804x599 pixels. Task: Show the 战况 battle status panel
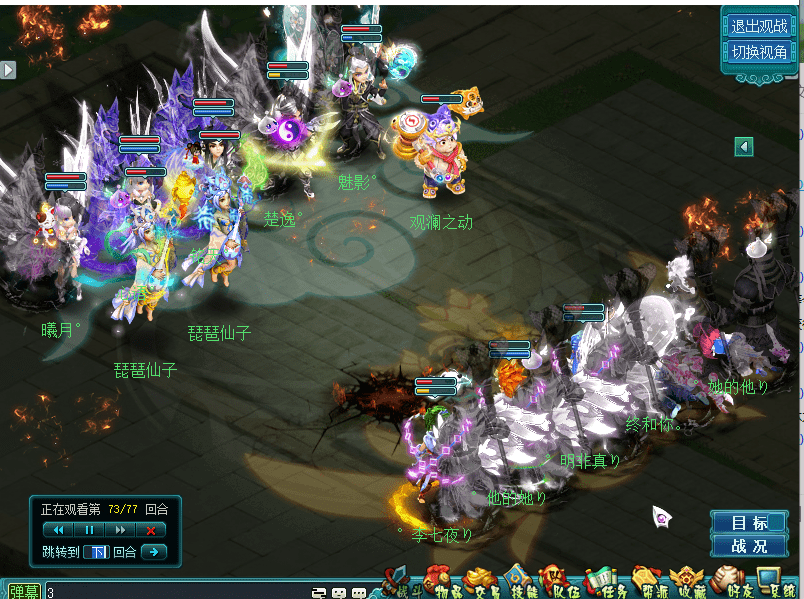(749, 546)
